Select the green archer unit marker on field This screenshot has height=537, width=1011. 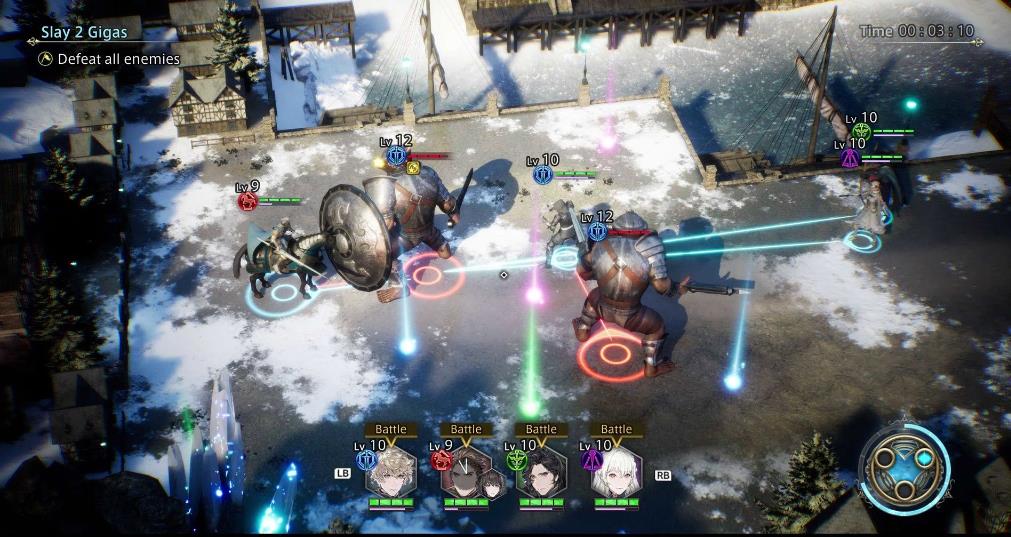(861, 131)
